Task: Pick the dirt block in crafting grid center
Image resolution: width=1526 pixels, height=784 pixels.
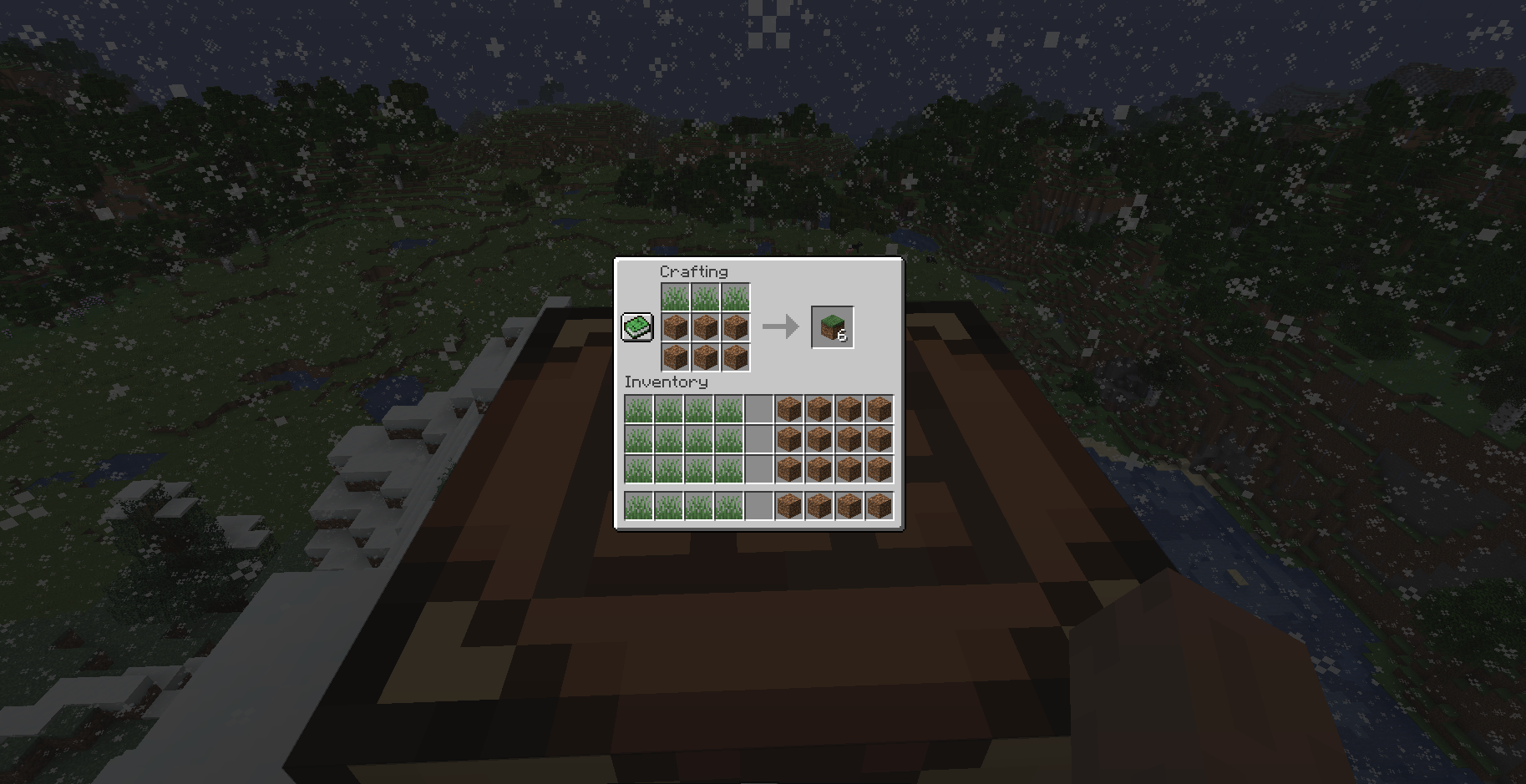Action: [x=705, y=327]
